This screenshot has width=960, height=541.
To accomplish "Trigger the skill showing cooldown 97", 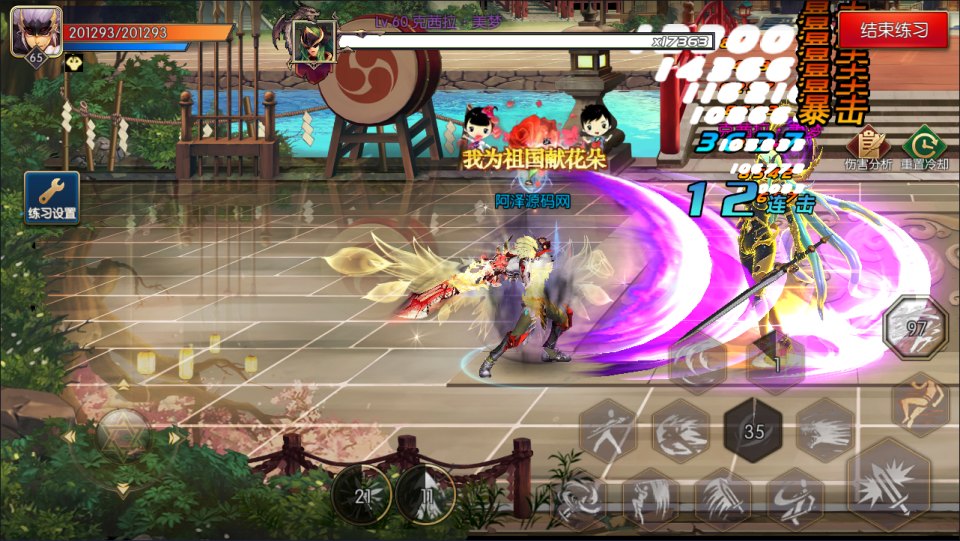I will [x=915, y=328].
